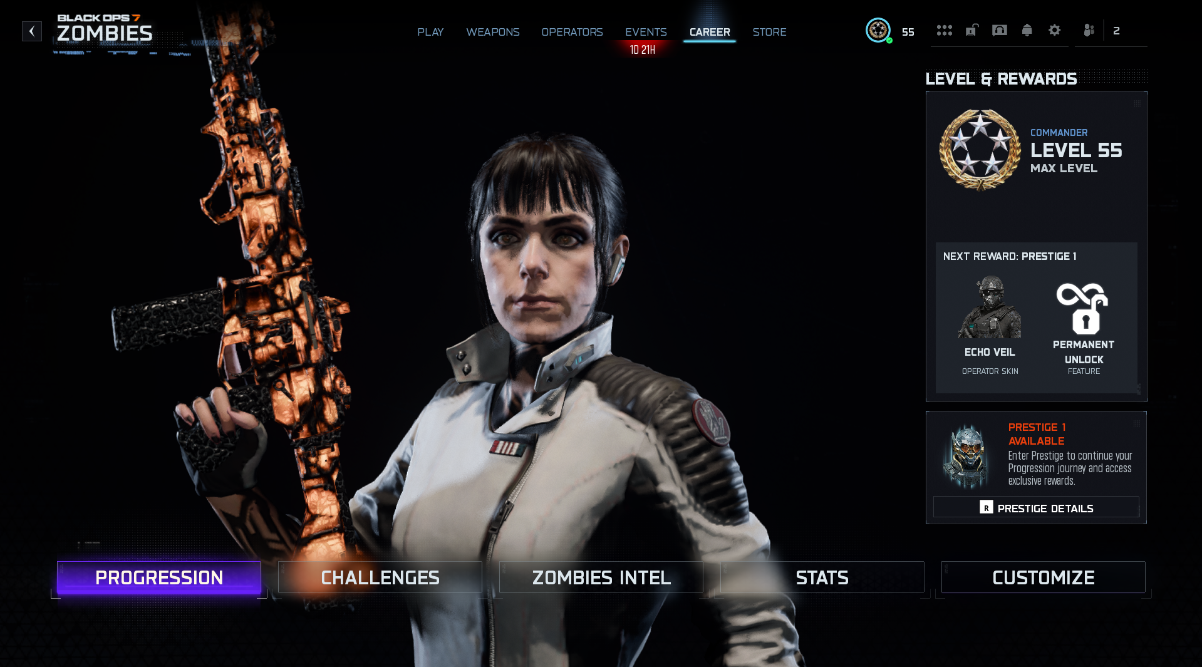Open the Operators tab
The height and width of the screenshot is (667, 1202).
(572, 32)
